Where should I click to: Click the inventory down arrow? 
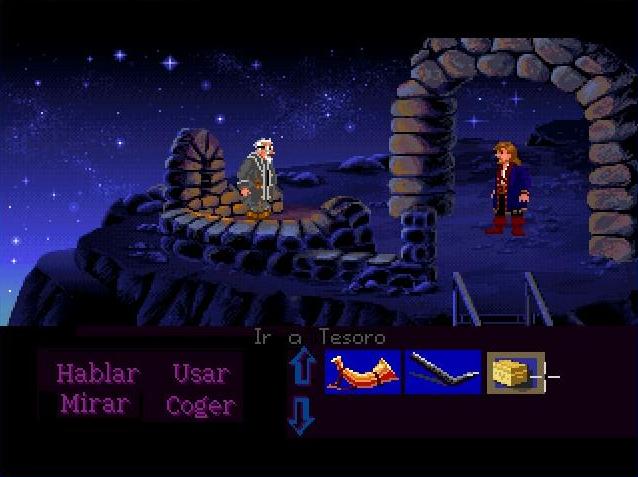click(302, 415)
